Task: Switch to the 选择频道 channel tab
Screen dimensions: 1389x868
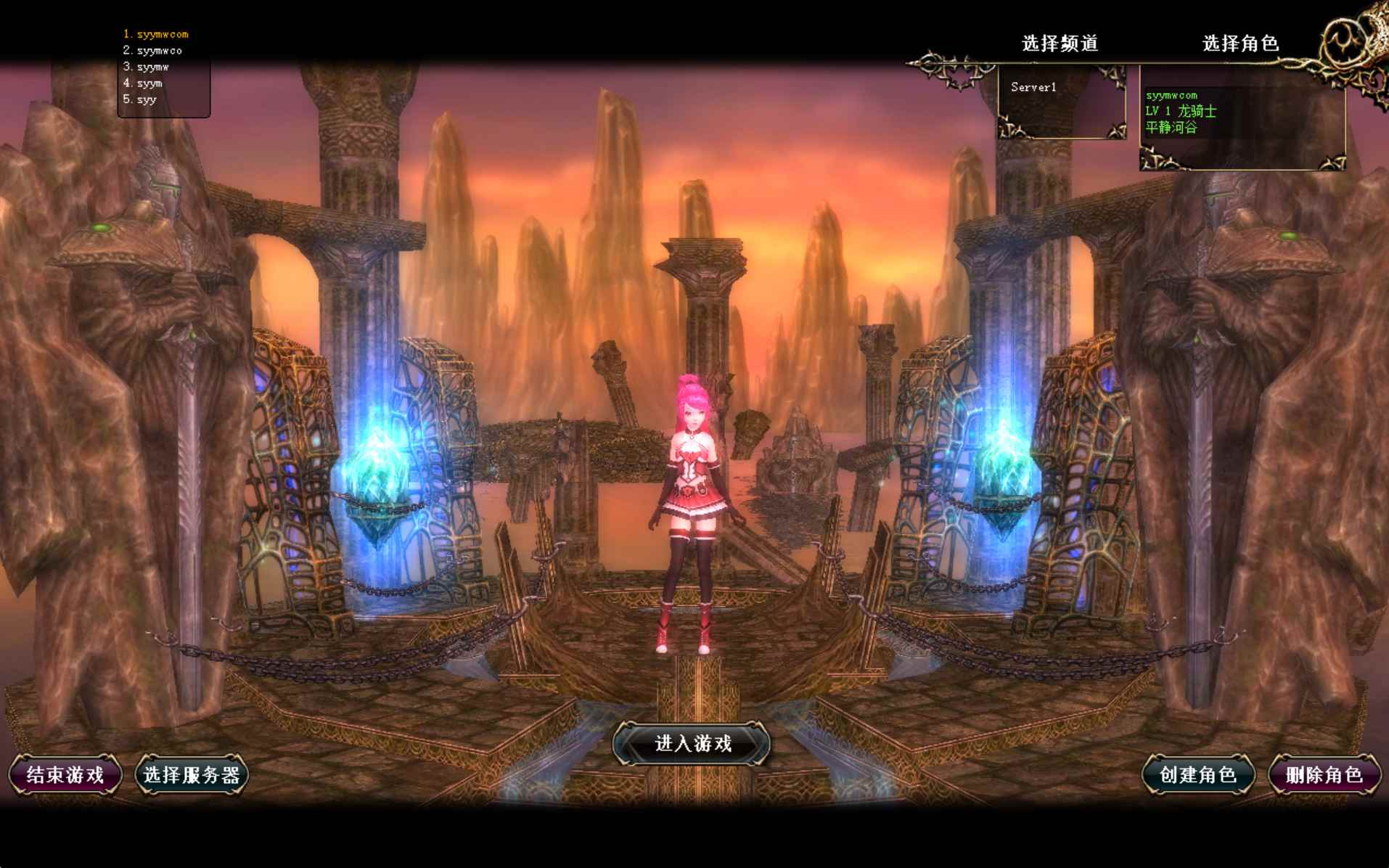Action: pyautogui.click(x=1059, y=44)
